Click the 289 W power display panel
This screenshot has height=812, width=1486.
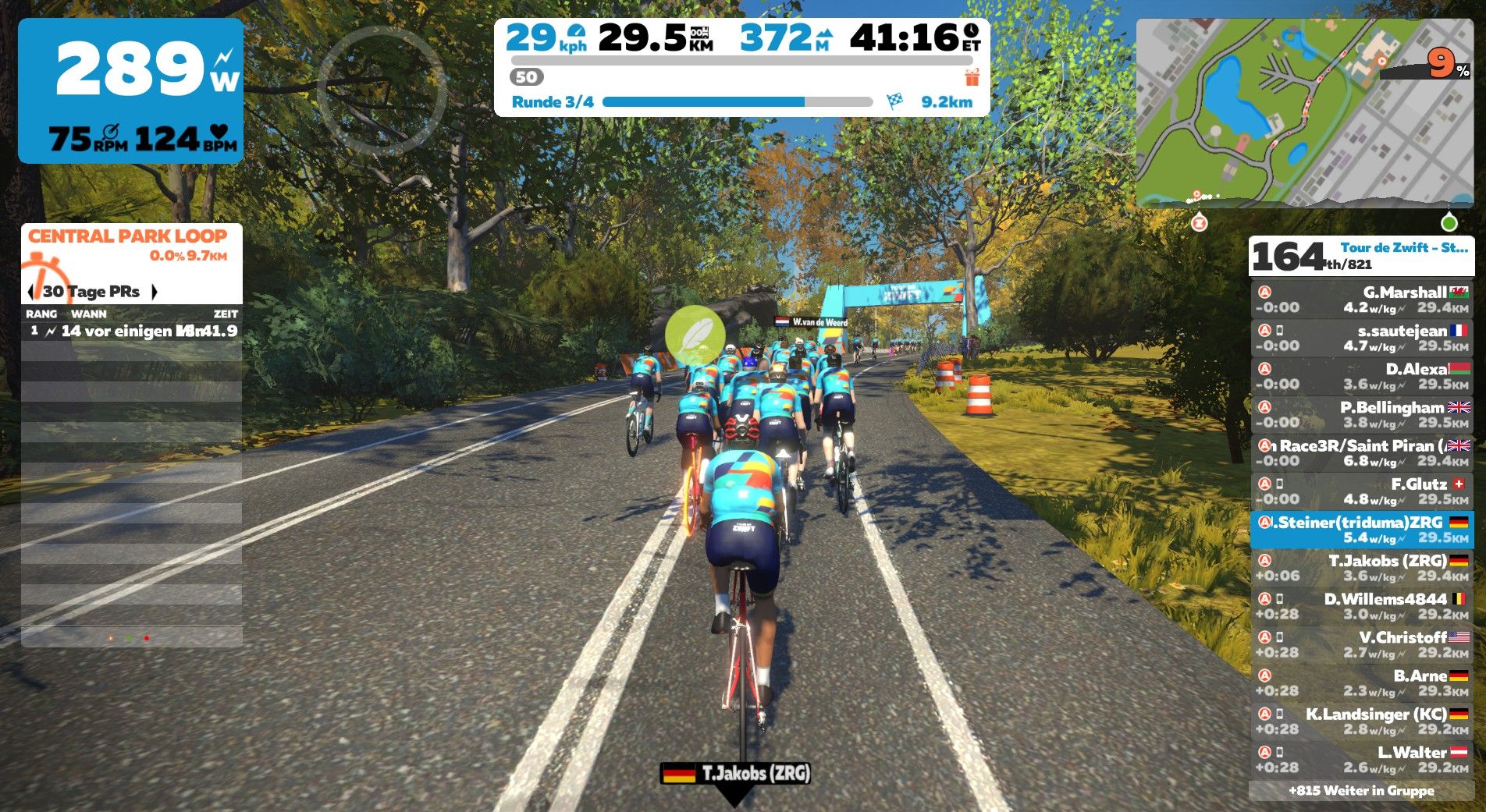pyautogui.click(x=130, y=90)
